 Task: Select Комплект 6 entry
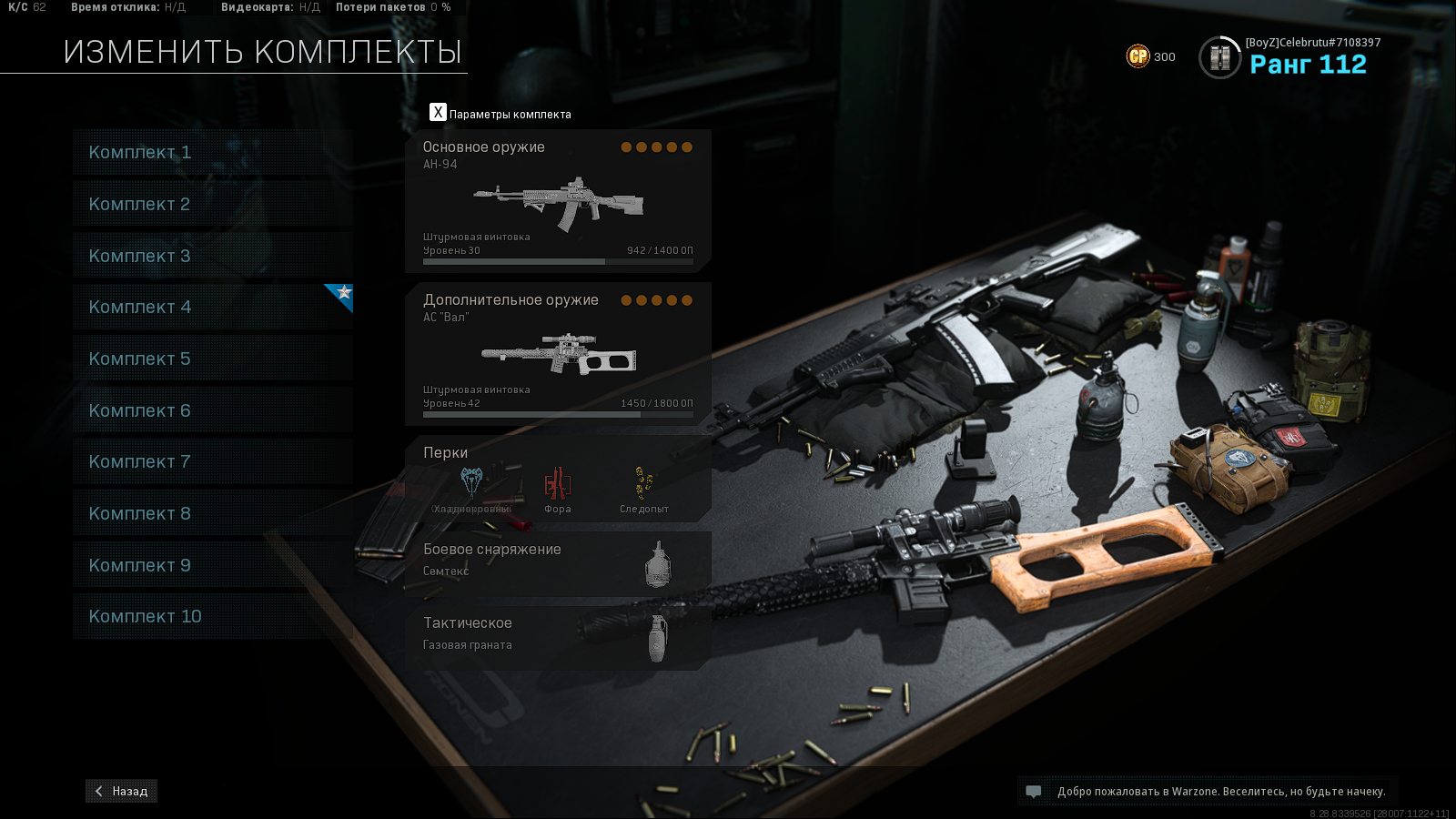point(212,410)
